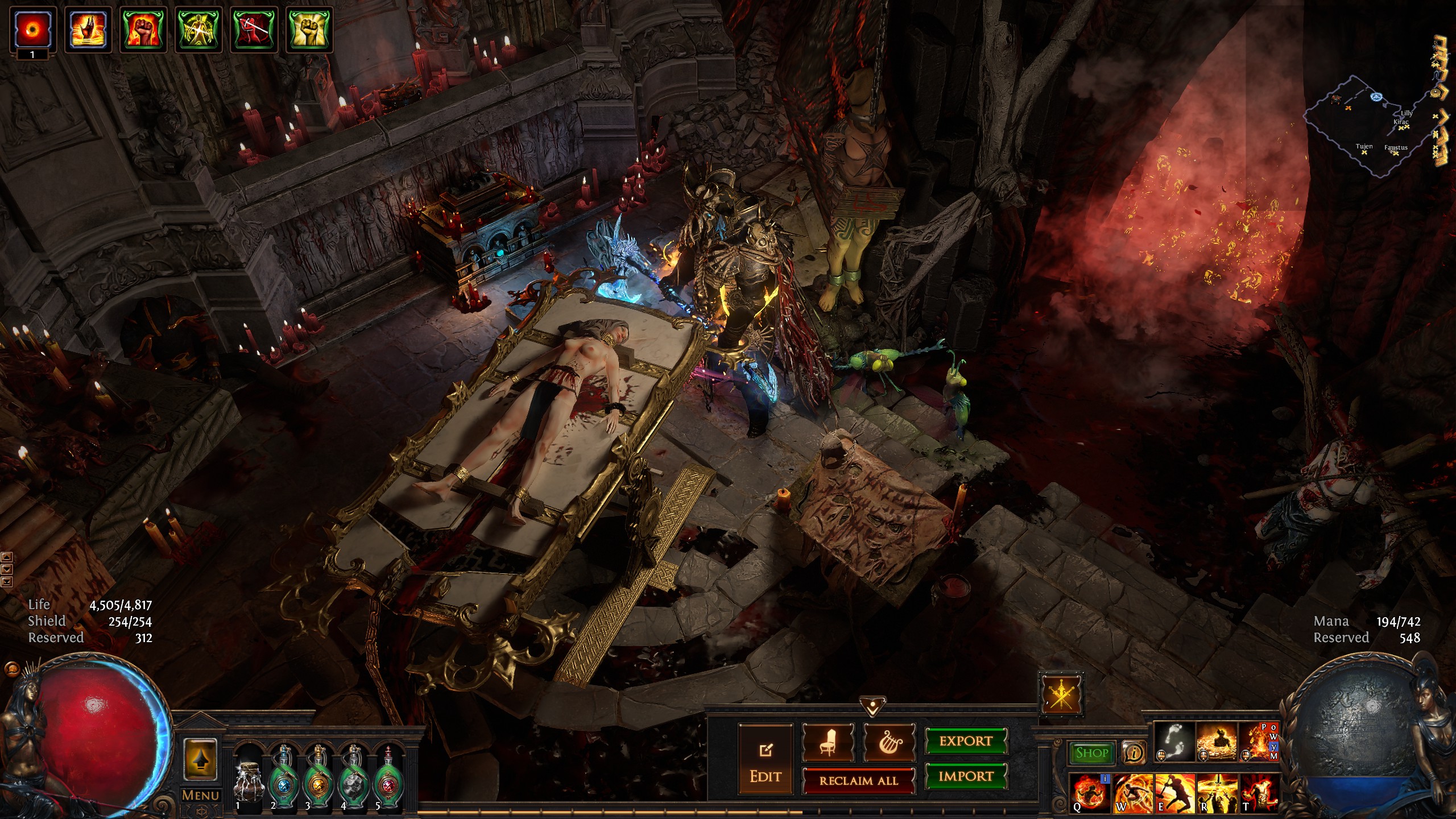Open the chair decorations button
This screenshot has width=1456, height=819.
(828, 742)
